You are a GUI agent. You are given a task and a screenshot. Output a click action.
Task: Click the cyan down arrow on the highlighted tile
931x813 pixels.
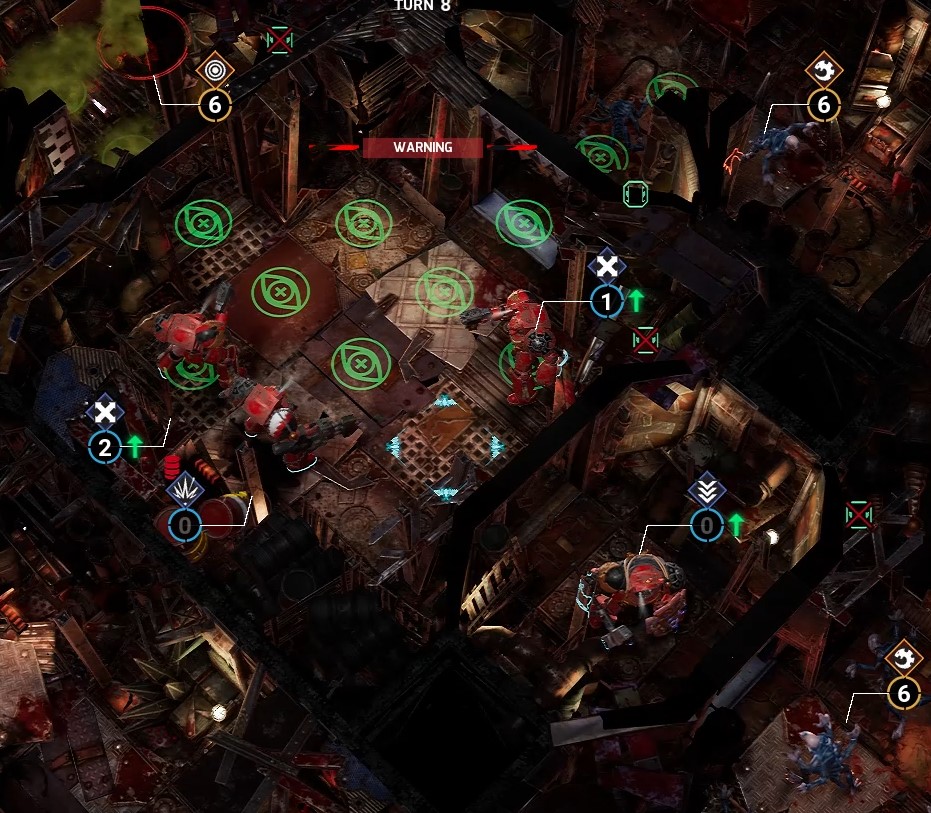445,491
